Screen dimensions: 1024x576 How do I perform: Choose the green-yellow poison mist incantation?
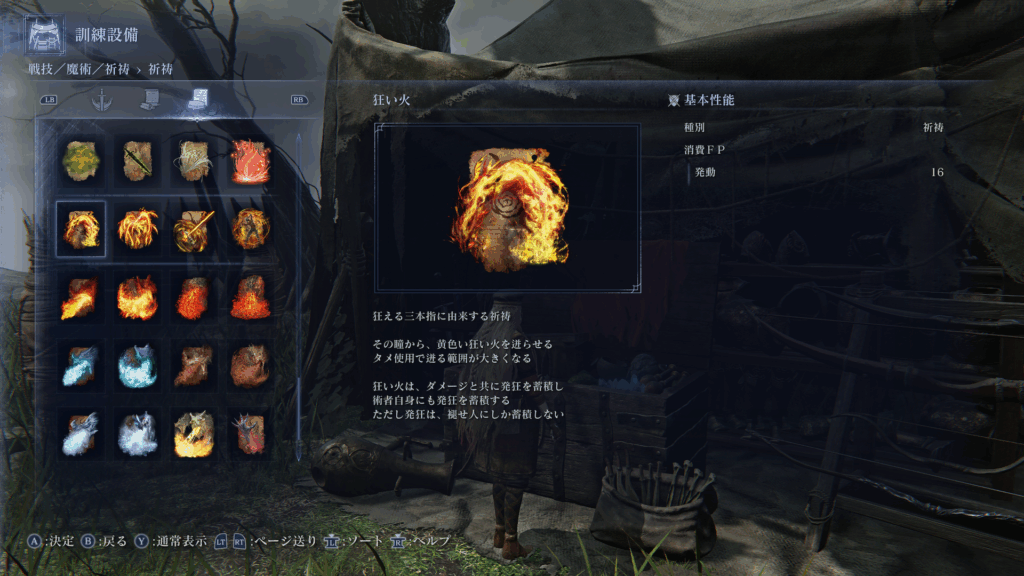[80, 160]
